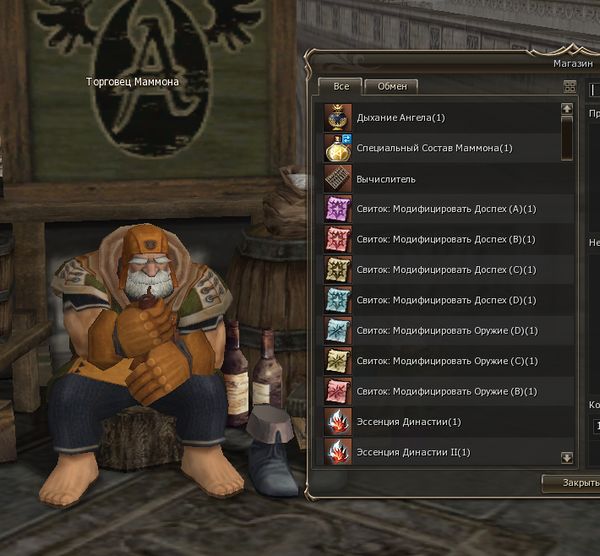Viewport: 600px width, 556px height.
Task: Select Свиток: Модифицировать Доспех (D)(1)
Action: [440, 300]
